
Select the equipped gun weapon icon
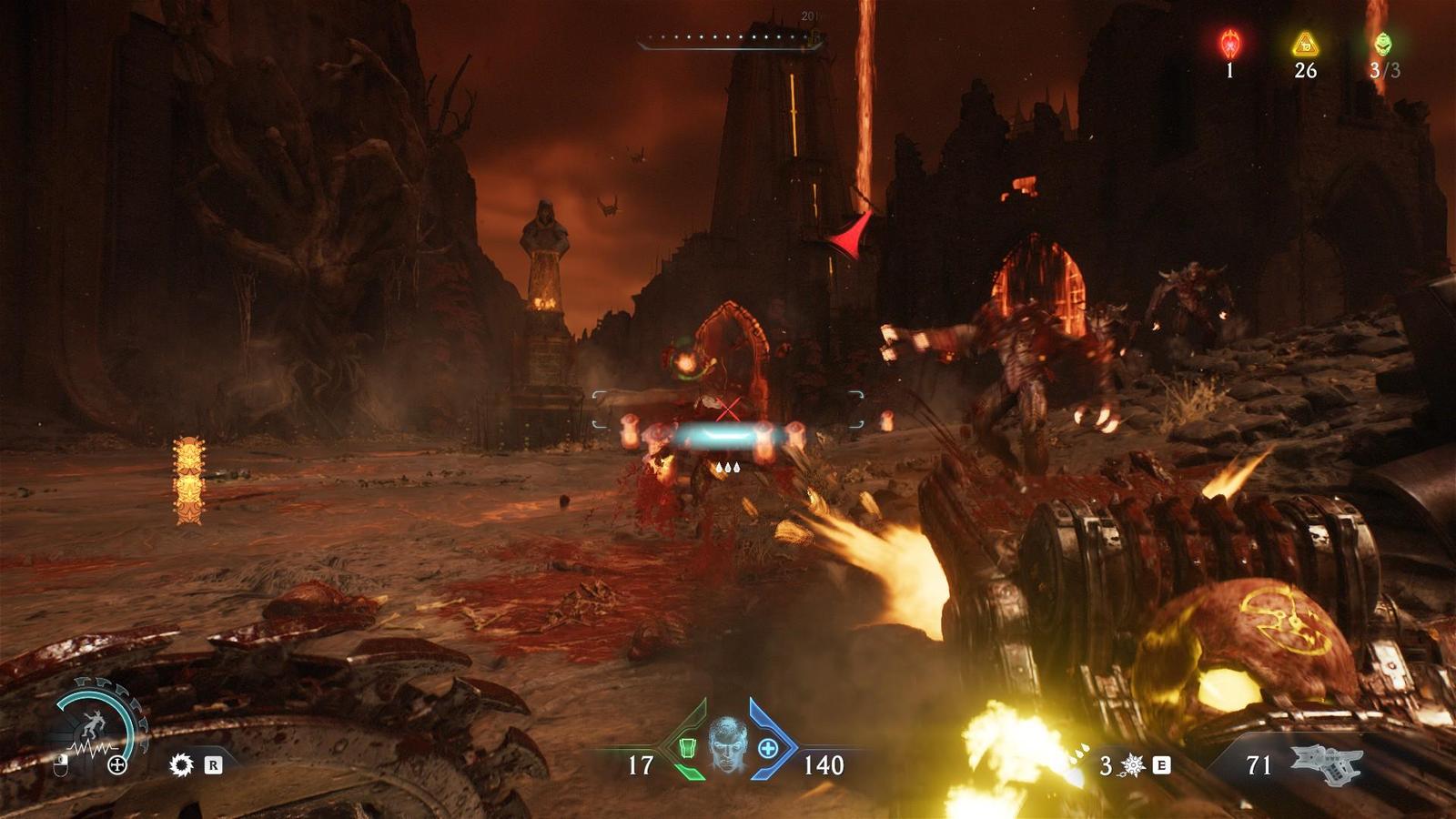(x=1326, y=764)
